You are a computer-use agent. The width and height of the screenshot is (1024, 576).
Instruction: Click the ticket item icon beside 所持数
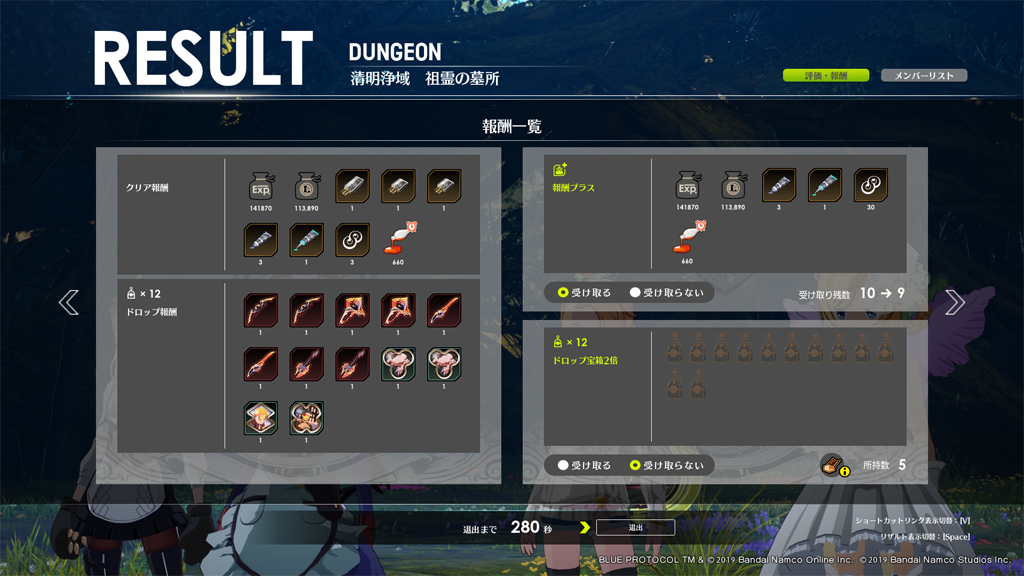coord(832,464)
